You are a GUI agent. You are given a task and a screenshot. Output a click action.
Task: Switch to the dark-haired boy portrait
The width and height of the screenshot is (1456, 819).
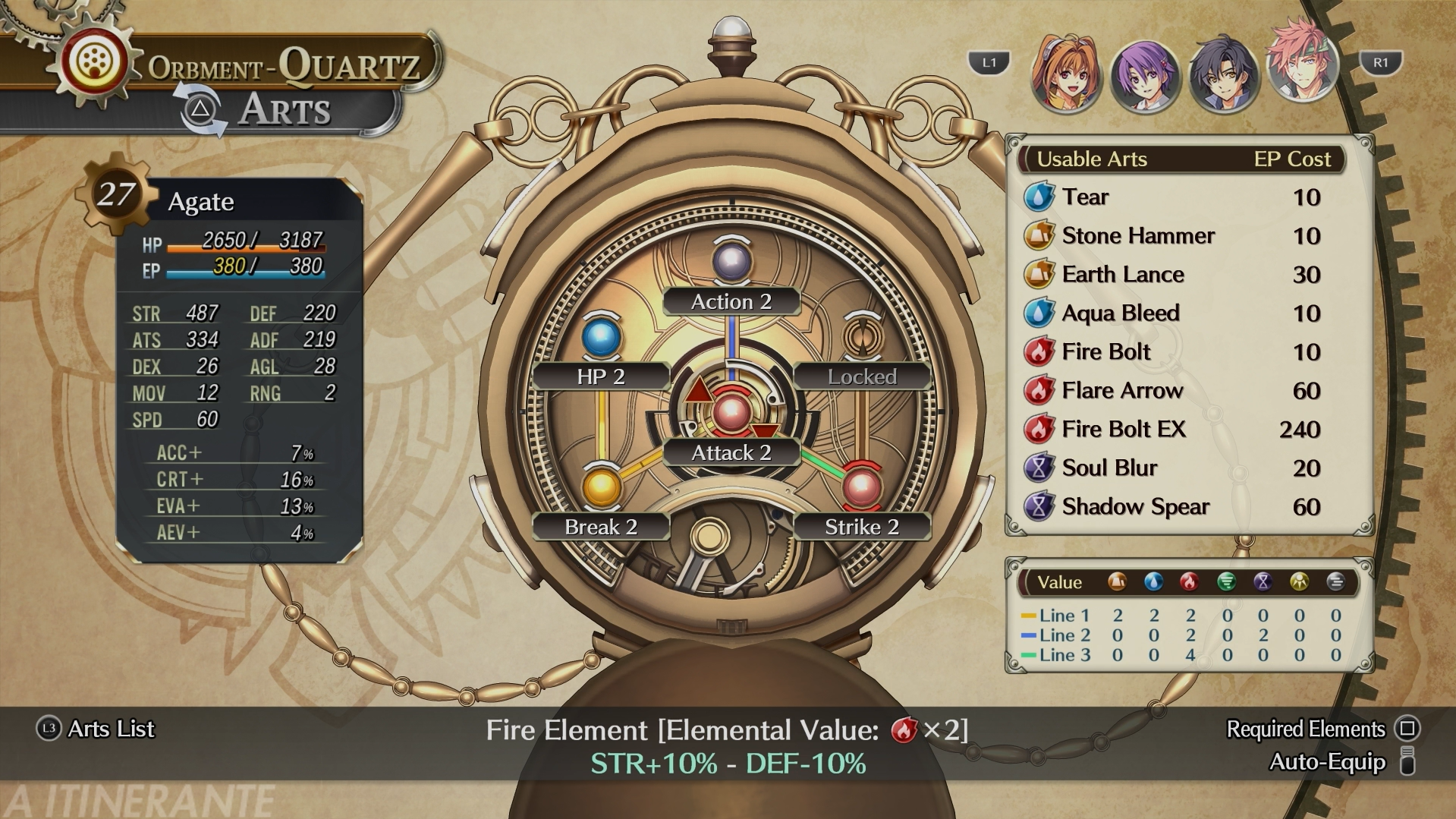point(1222,74)
